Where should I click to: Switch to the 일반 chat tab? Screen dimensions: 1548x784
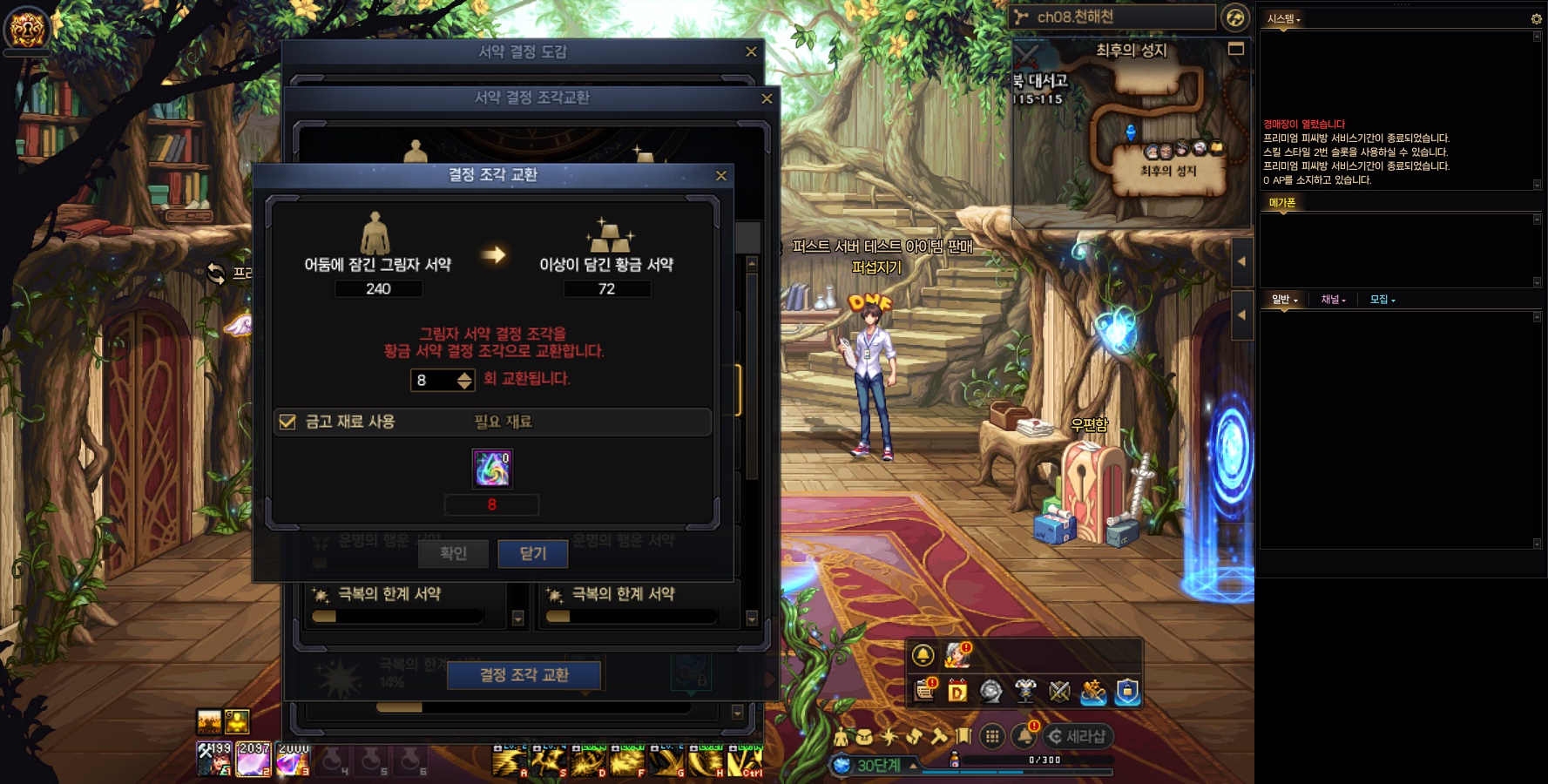point(1284,300)
